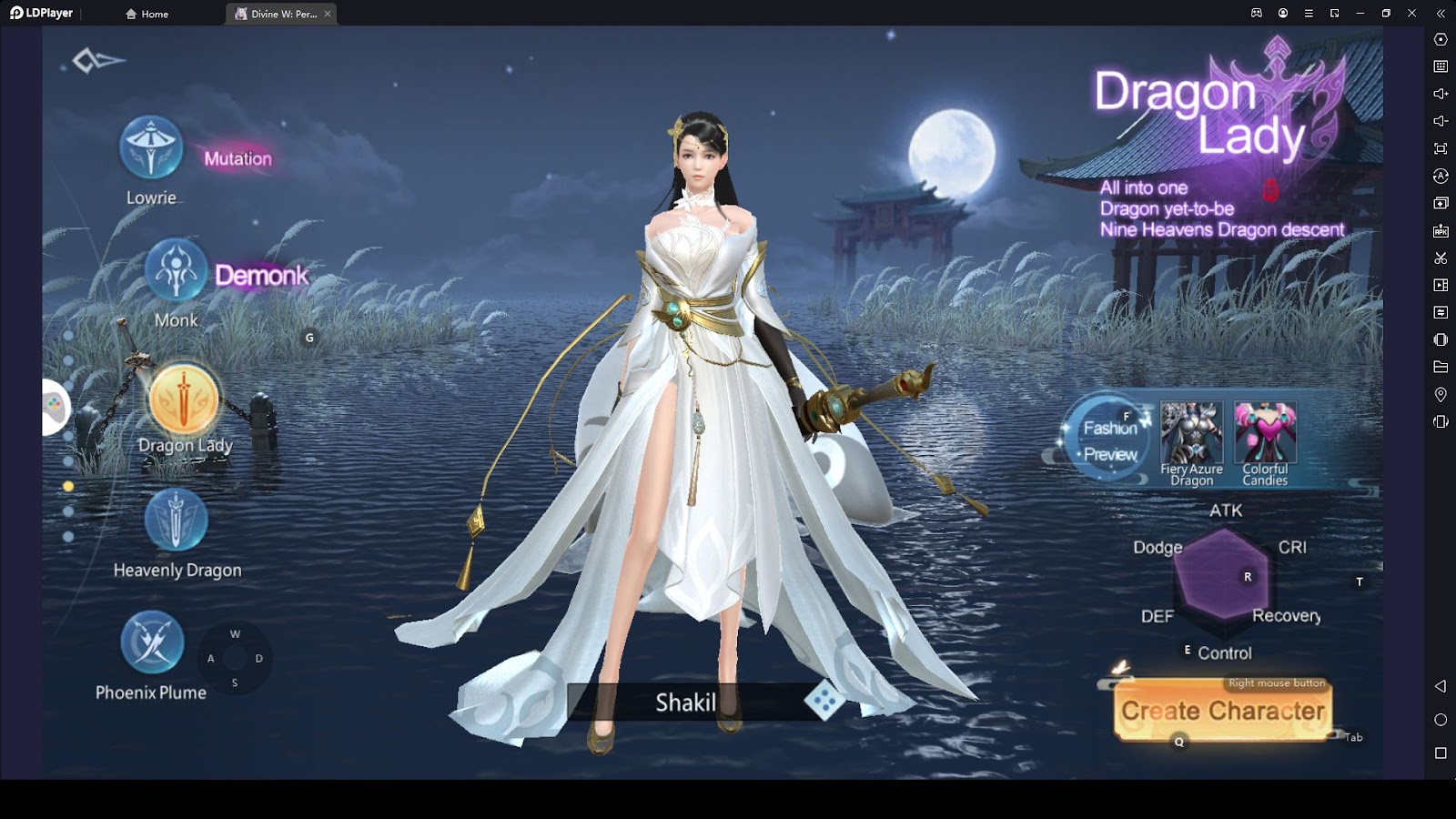Click the Create Character button
This screenshot has height=819, width=1456.
1222,711
